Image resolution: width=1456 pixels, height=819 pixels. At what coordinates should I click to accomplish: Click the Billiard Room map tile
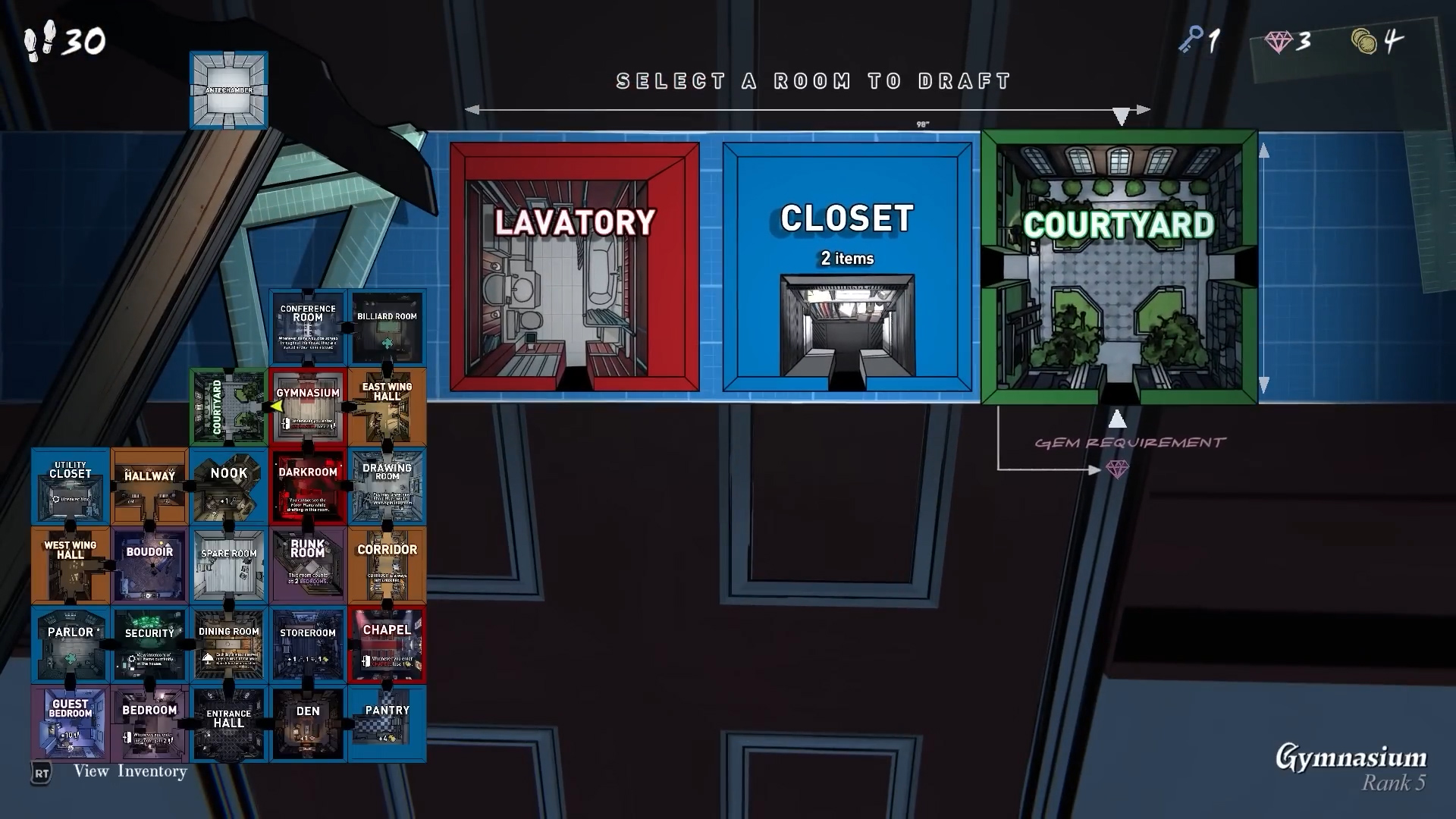(387, 328)
